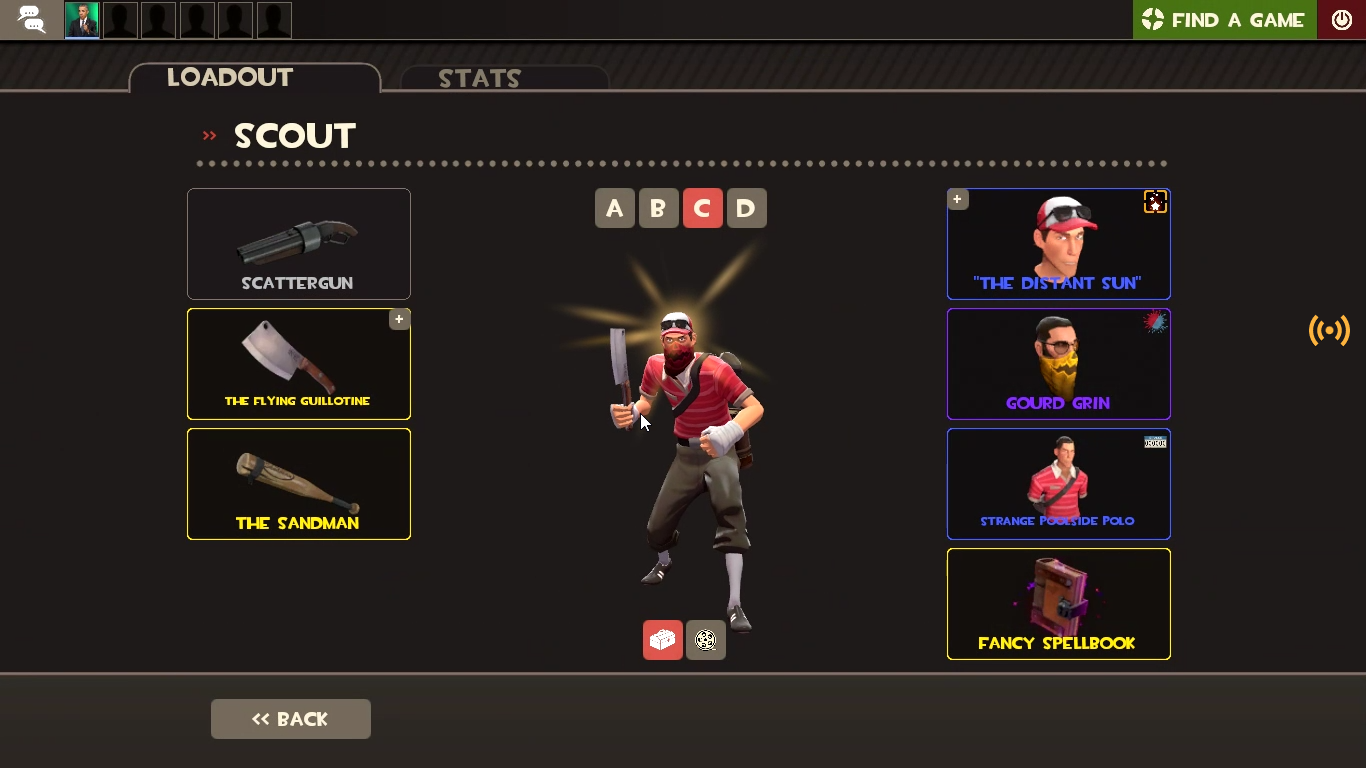Image resolution: width=1366 pixels, height=768 pixels.
Task: Click the Team Fortress logo beside Find a Game
Action: [1152, 19]
